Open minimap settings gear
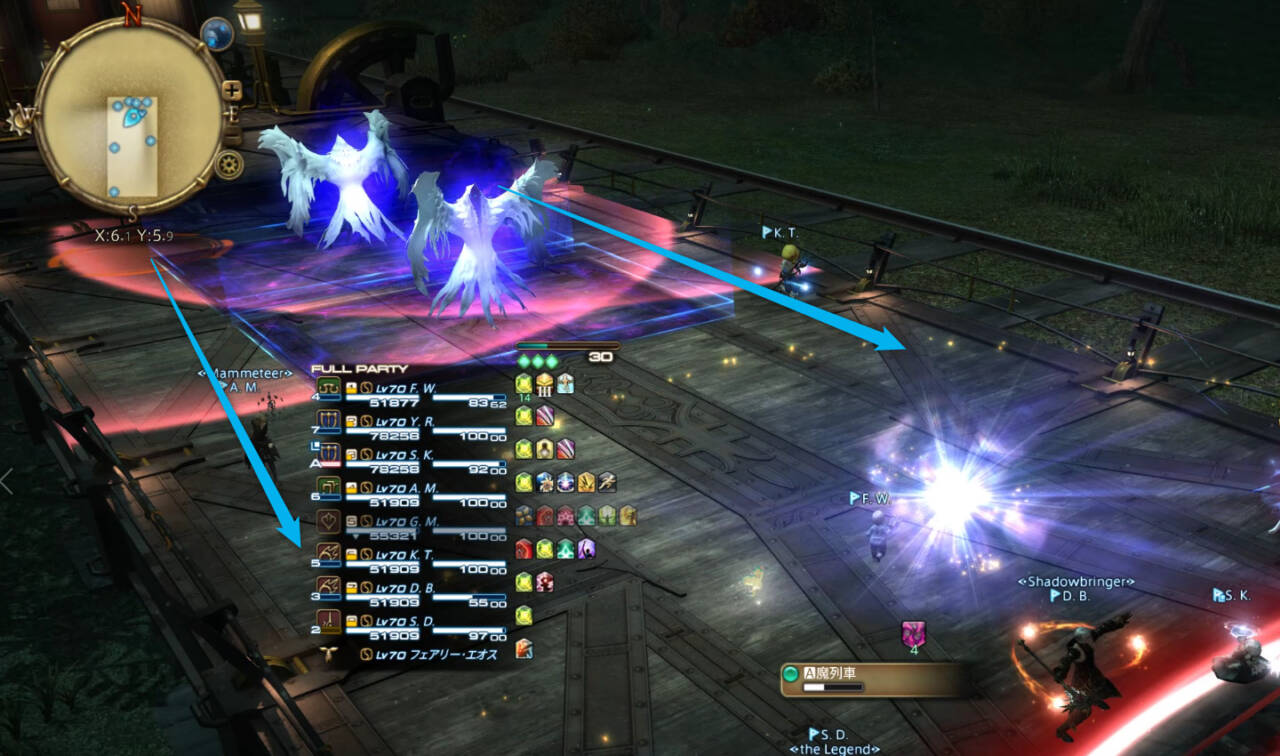Screen dimensions: 1280x756 coord(228,163)
